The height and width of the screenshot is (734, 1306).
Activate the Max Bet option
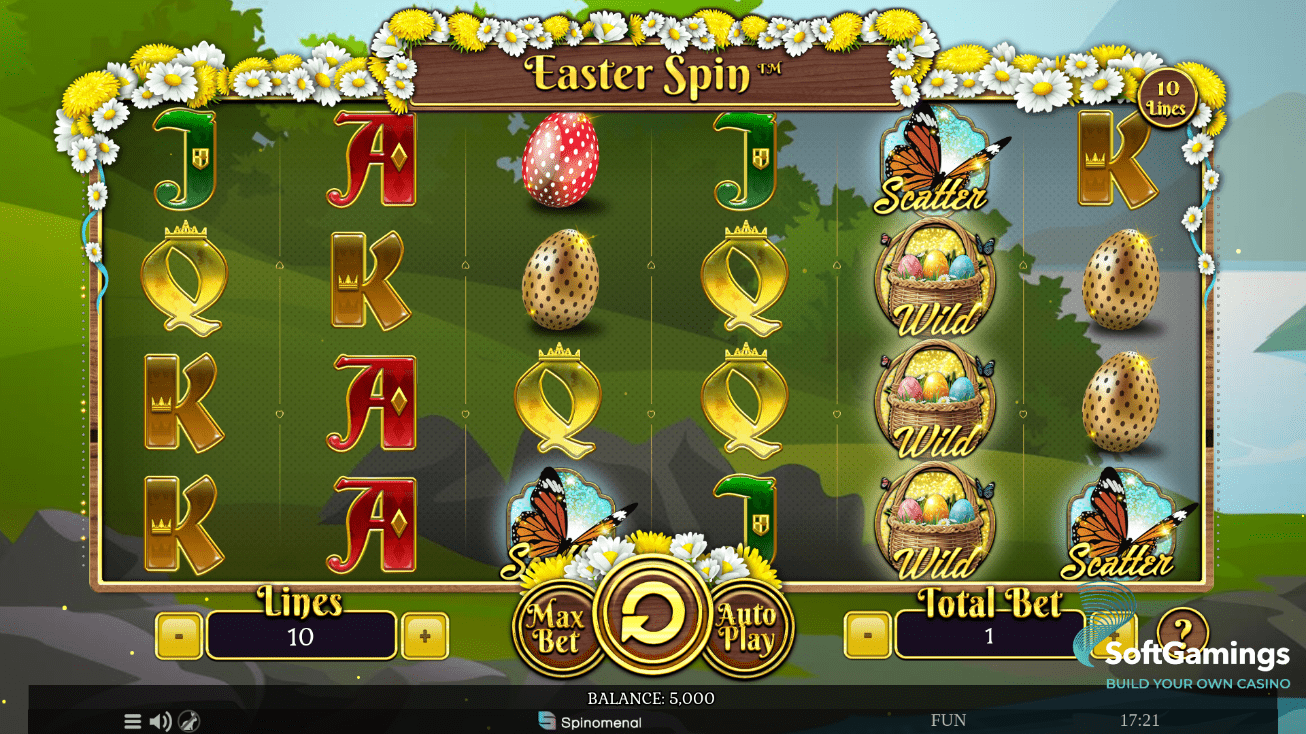coord(557,625)
